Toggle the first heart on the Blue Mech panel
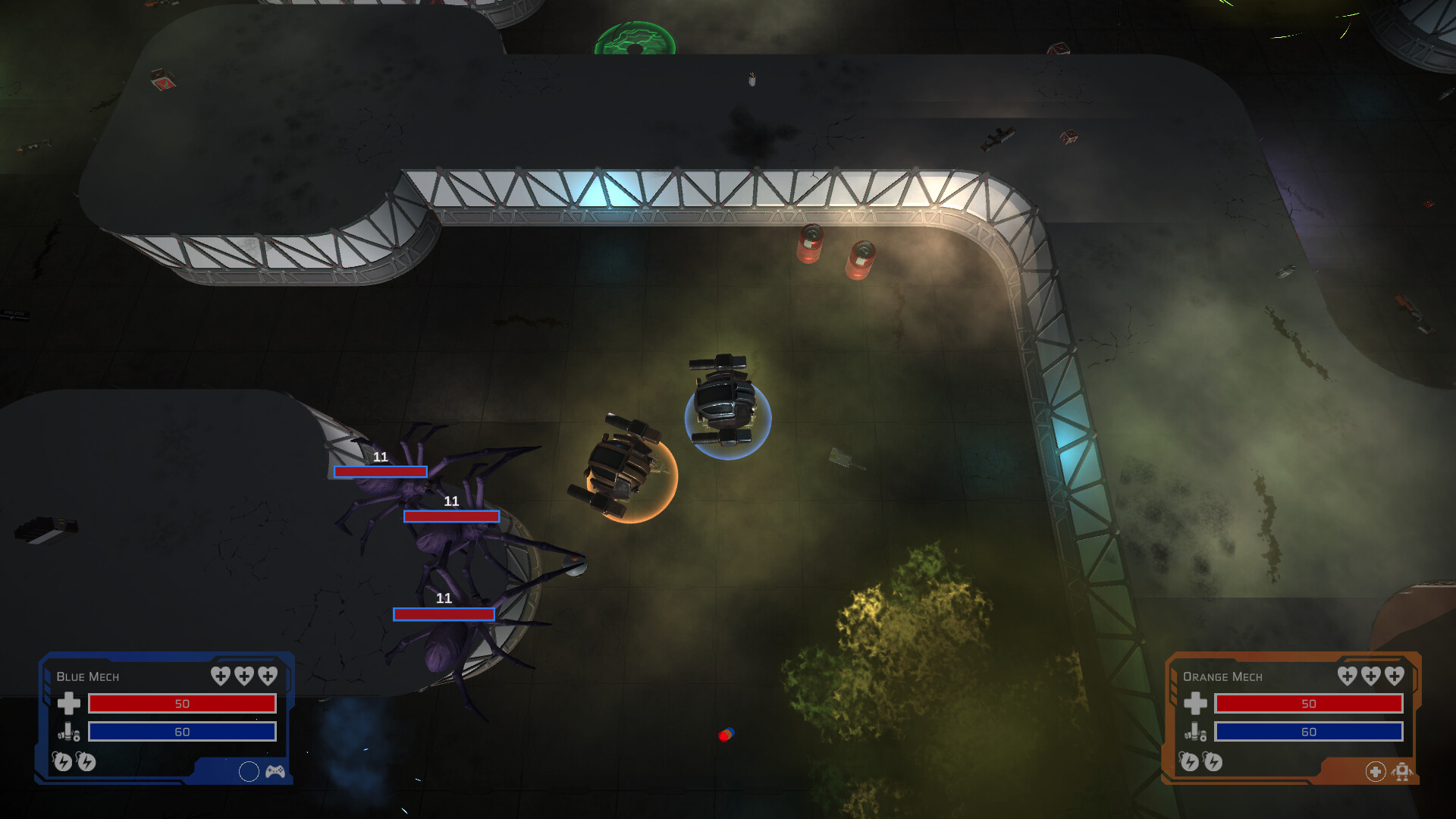The width and height of the screenshot is (1456, 819). click(221, 676)
